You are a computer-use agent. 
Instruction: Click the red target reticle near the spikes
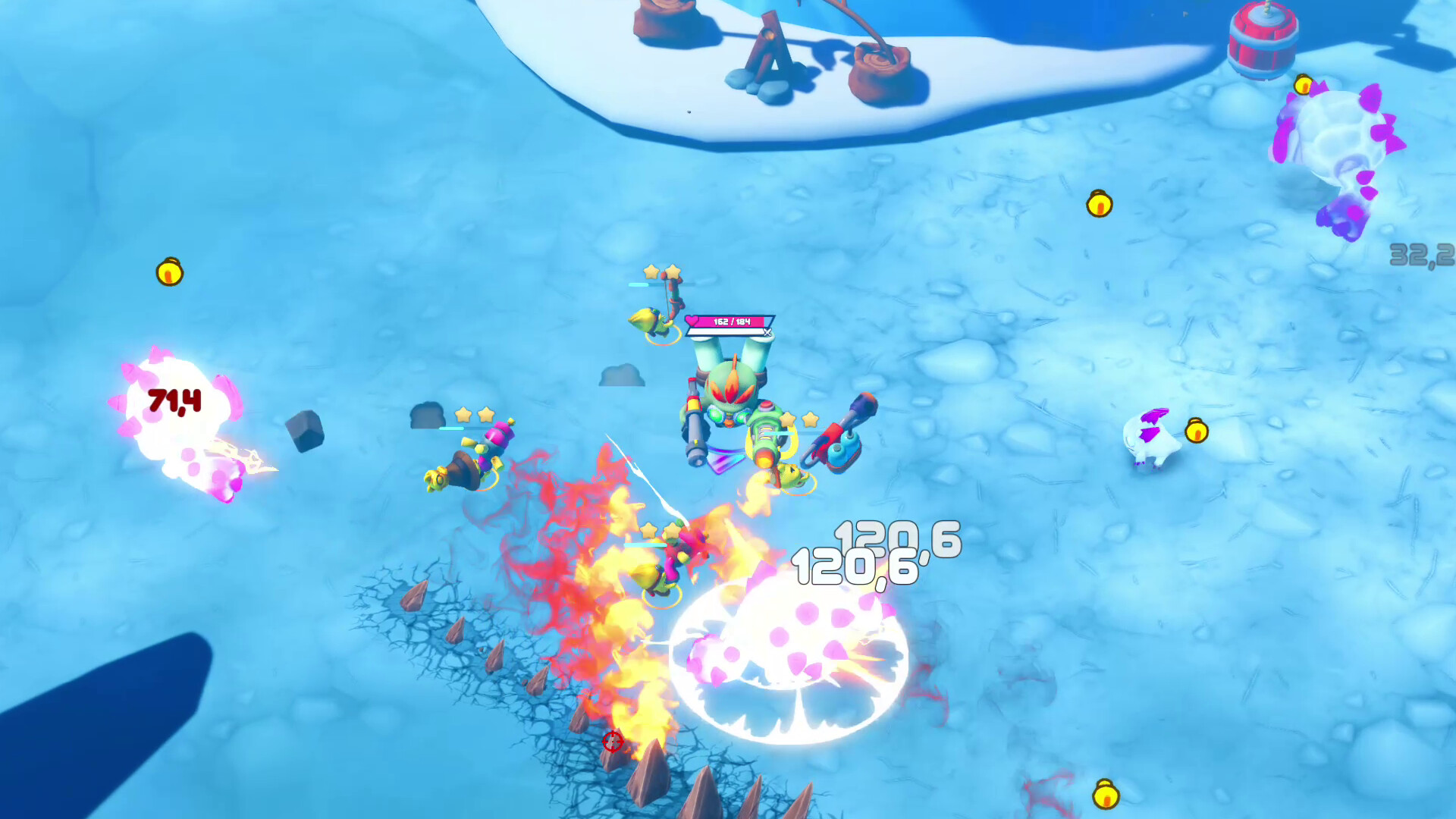click(x=613, y=743)
